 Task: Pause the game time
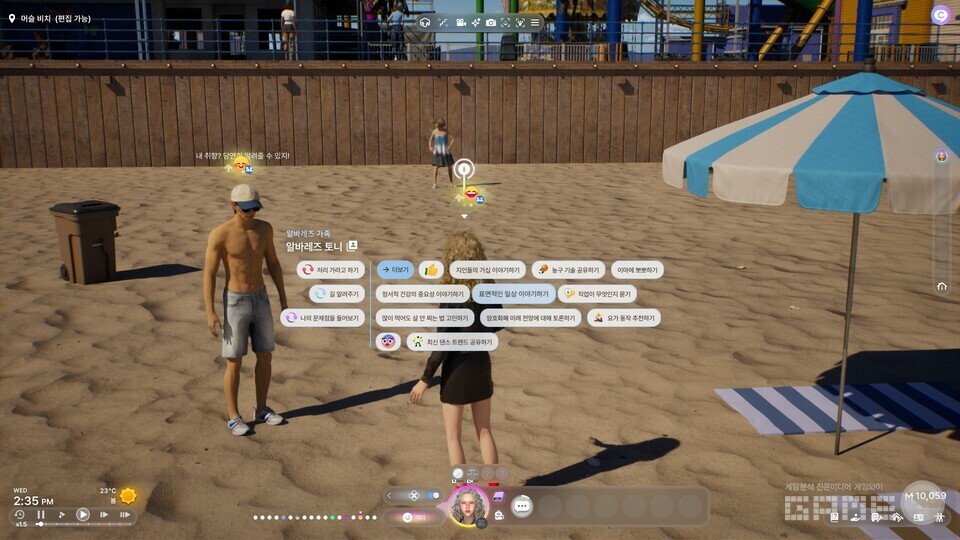(41, 515)
